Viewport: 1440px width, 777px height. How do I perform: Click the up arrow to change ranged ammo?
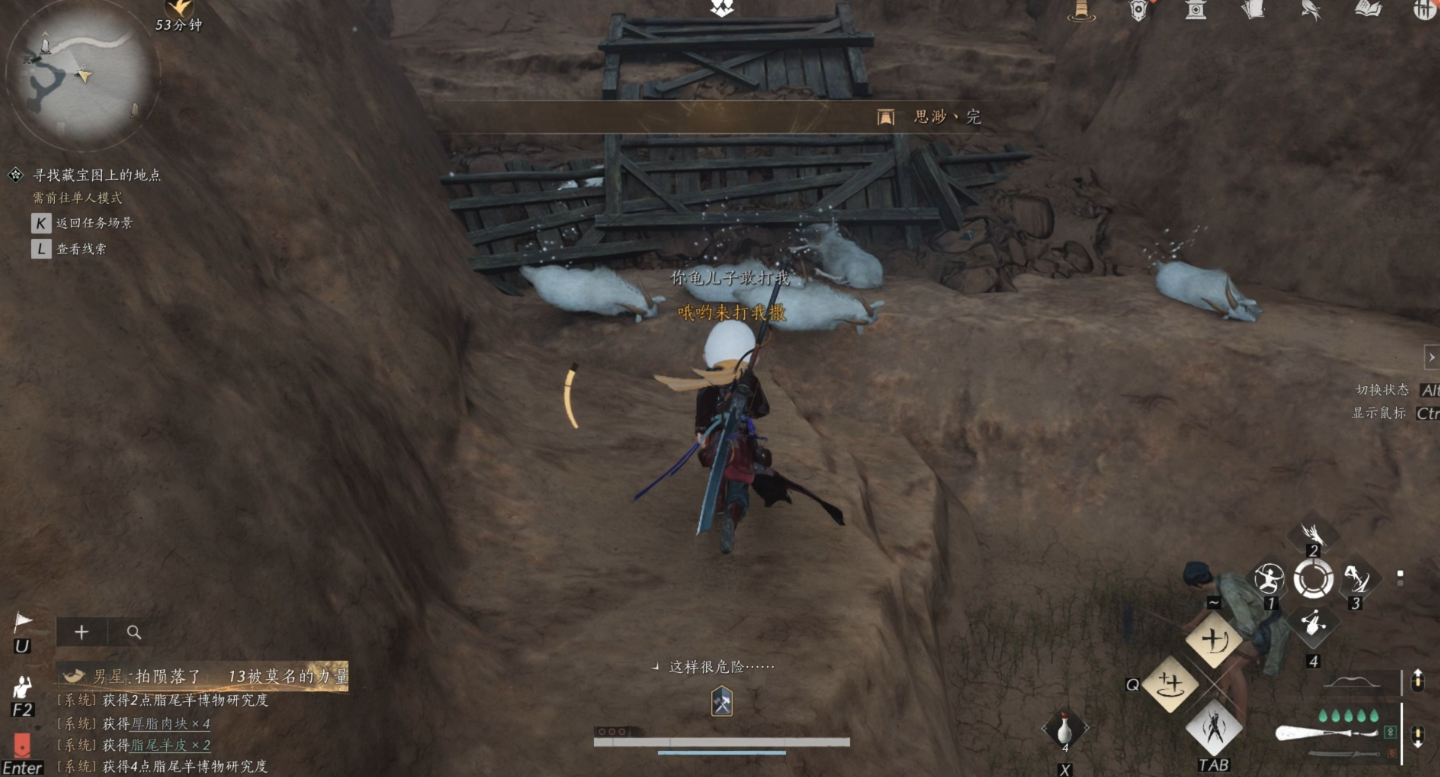pos(1418,679)
